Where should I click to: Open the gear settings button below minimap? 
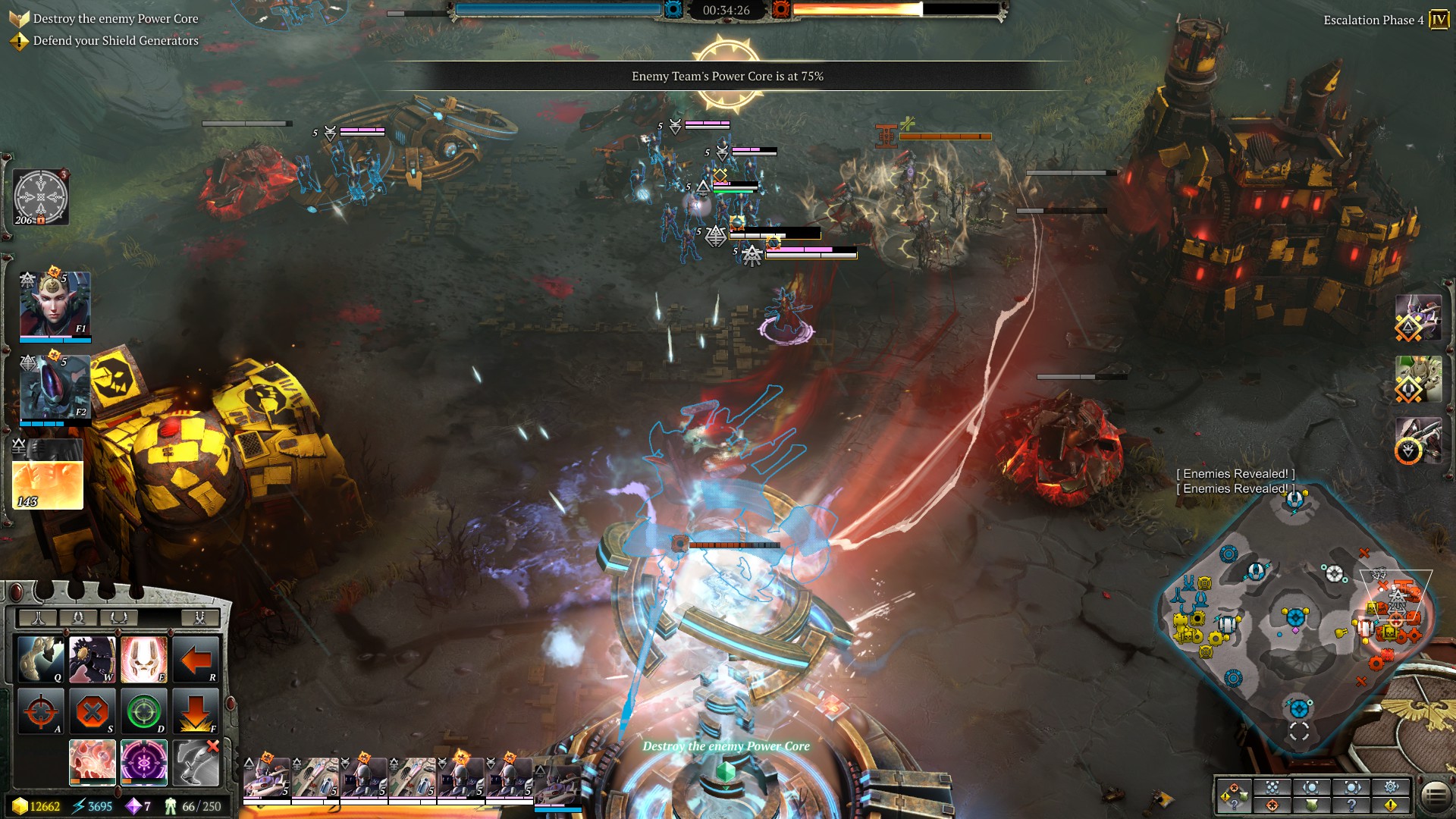coord(1391,787)
